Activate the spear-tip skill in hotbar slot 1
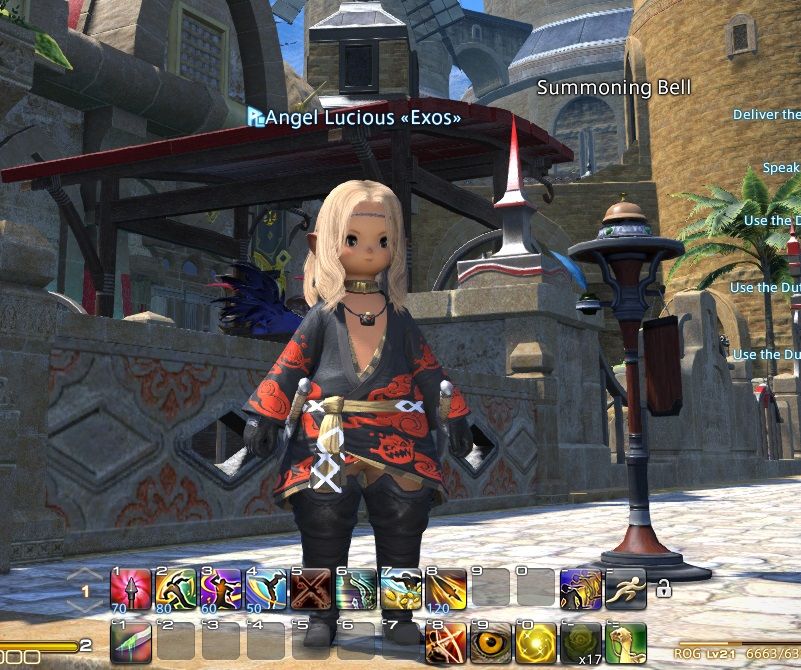Image resolution: width=801 pixels, height=670 pixels. tap(131, 589)
